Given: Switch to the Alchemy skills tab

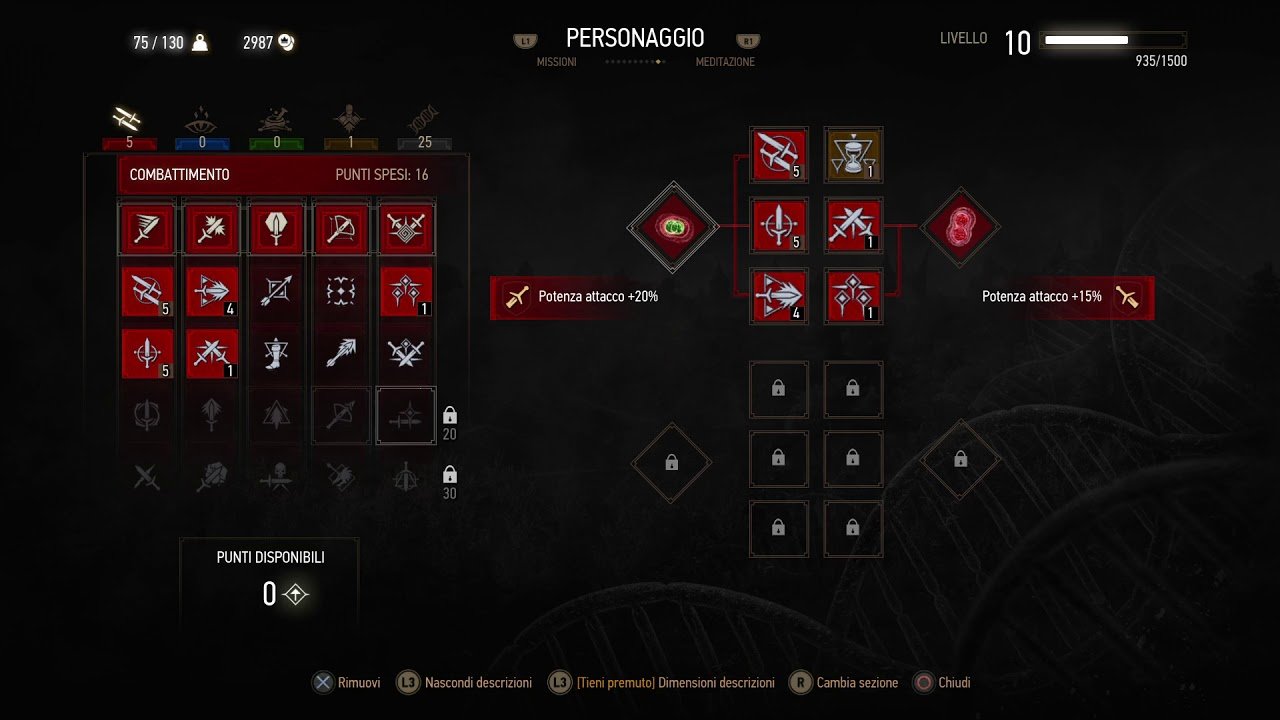Looking at the screenshot, I should [276, 122].
